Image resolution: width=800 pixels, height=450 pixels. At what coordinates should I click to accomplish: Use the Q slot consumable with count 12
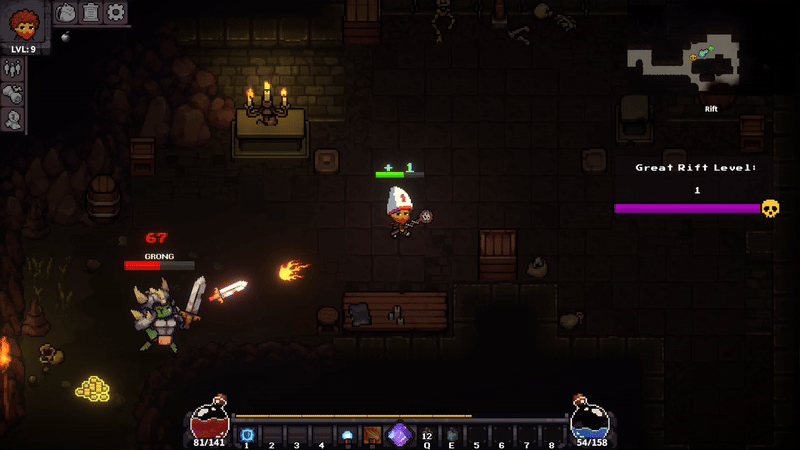(x=427, y=435)
